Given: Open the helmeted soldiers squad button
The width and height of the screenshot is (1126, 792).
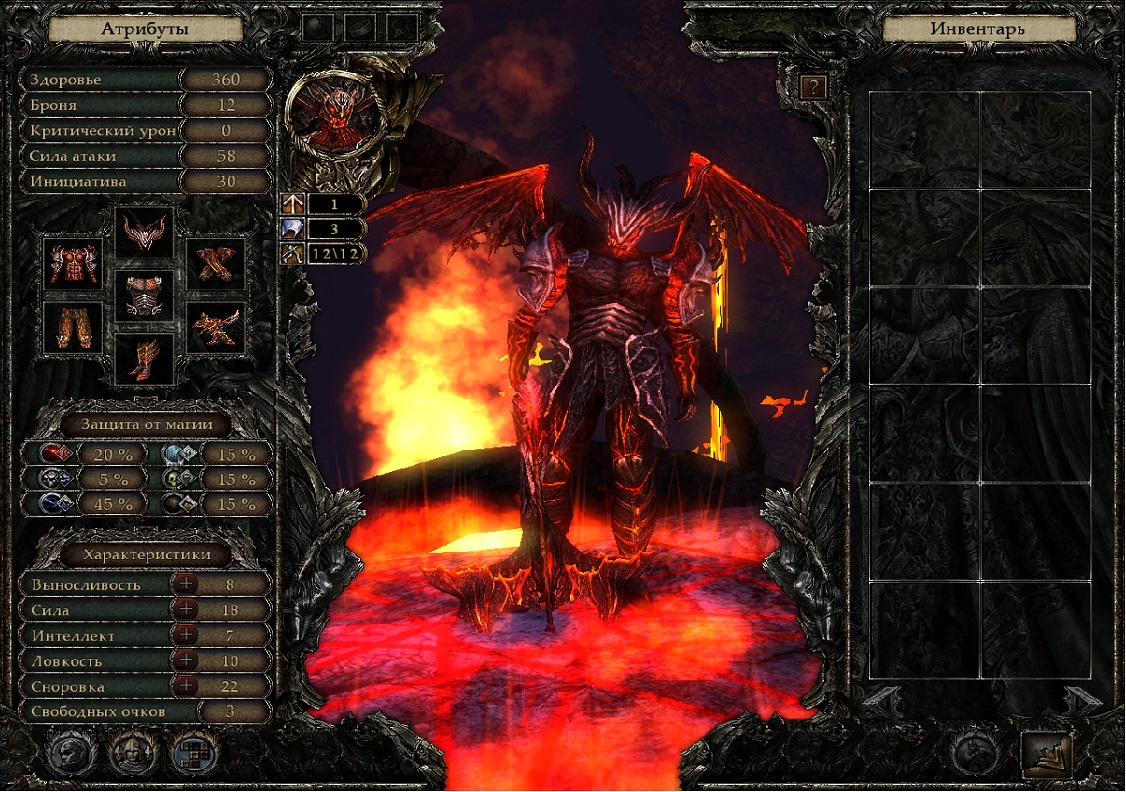Looking at the screenshot, I should tap(131, 750).
